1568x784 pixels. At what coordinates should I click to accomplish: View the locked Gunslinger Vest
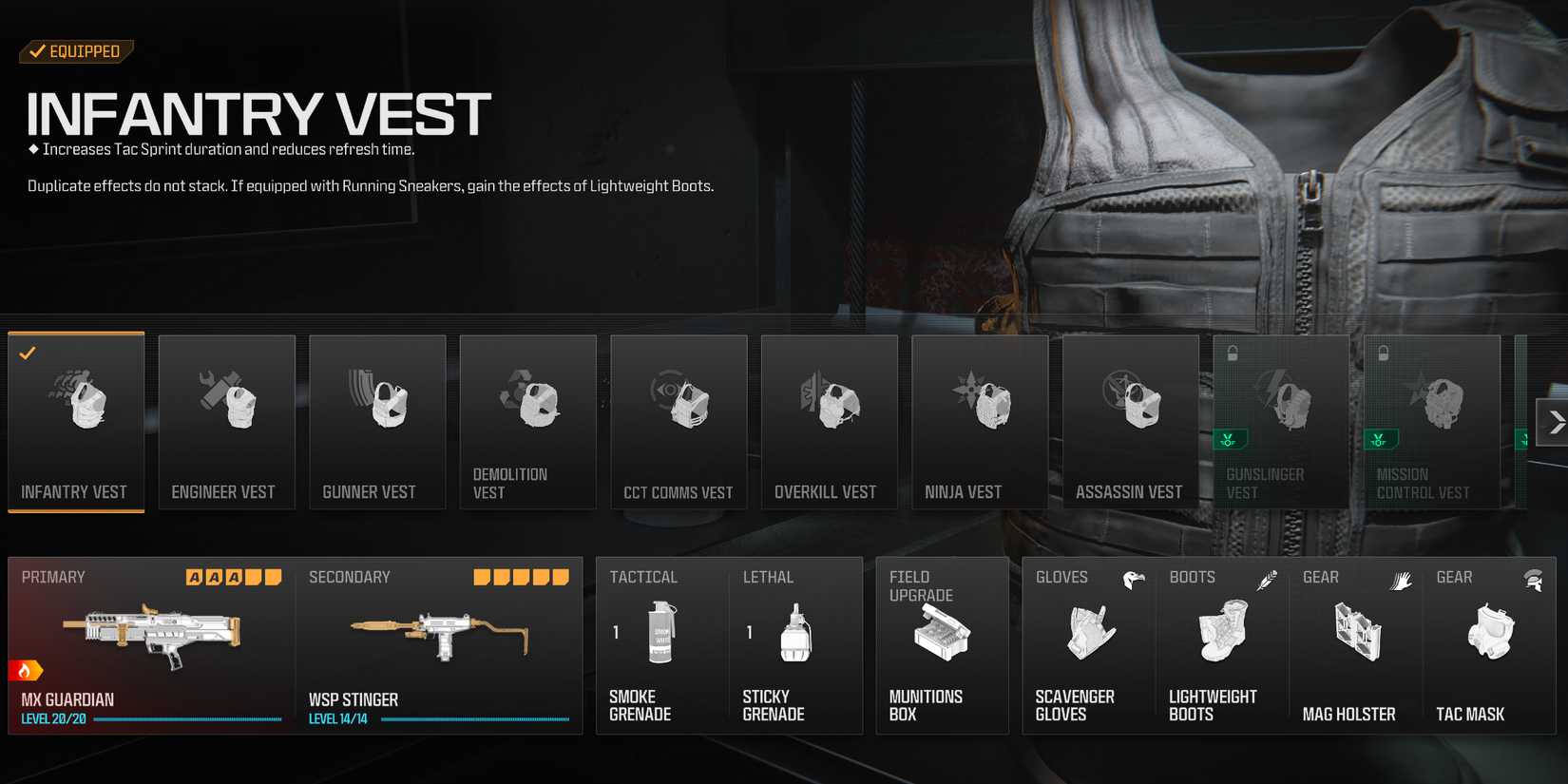click(x=1281, y=422)
